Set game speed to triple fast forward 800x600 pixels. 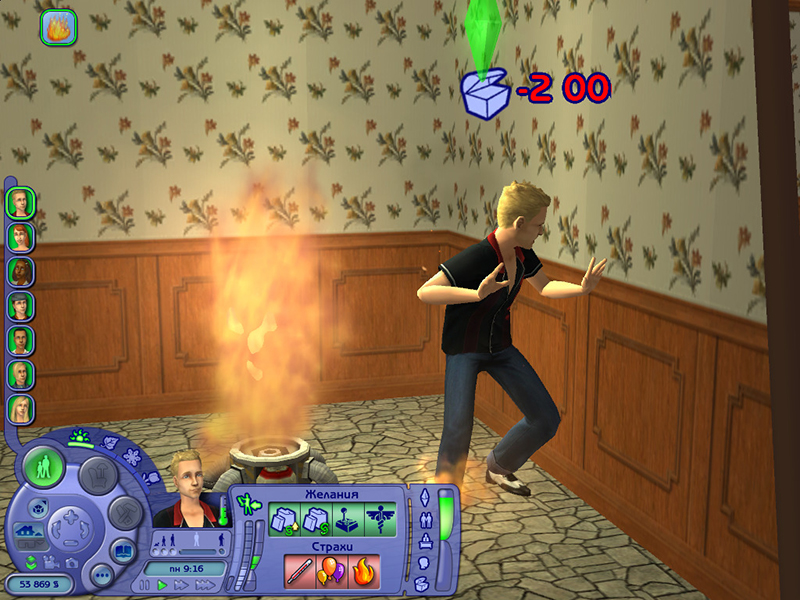pyautogui.click(x=204, y=584)
